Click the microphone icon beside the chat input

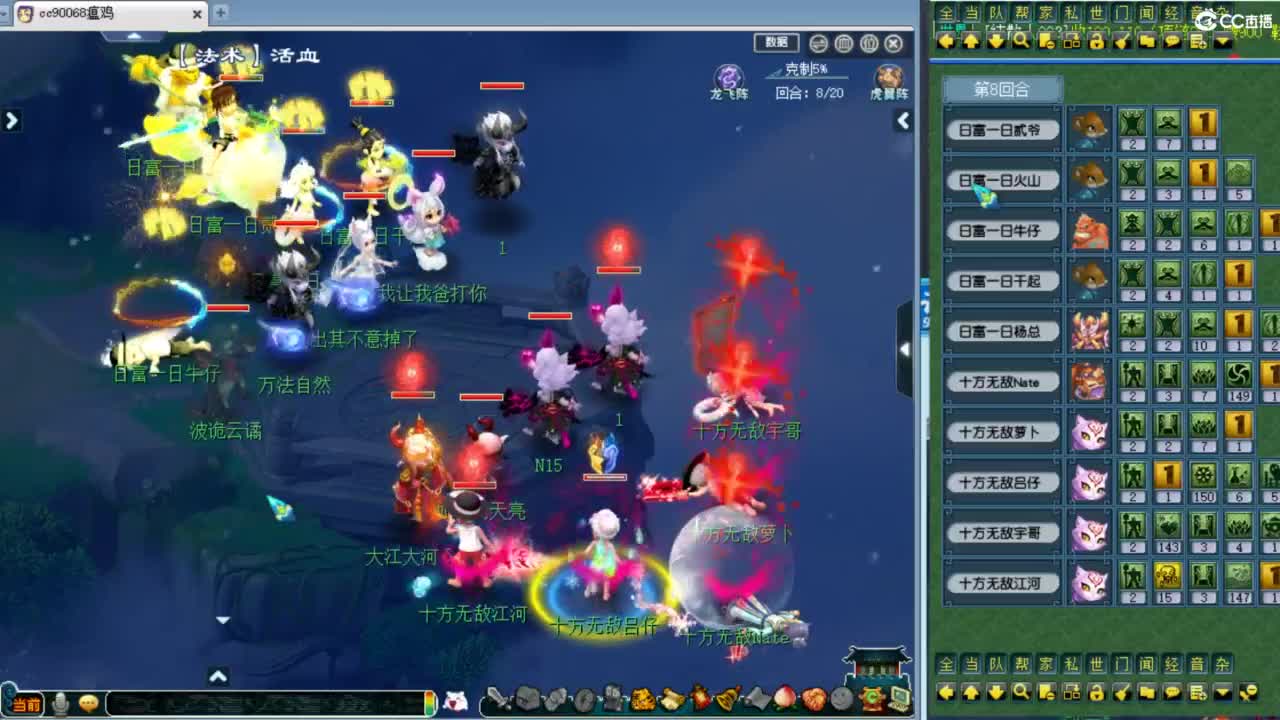[x=59, y=702]
